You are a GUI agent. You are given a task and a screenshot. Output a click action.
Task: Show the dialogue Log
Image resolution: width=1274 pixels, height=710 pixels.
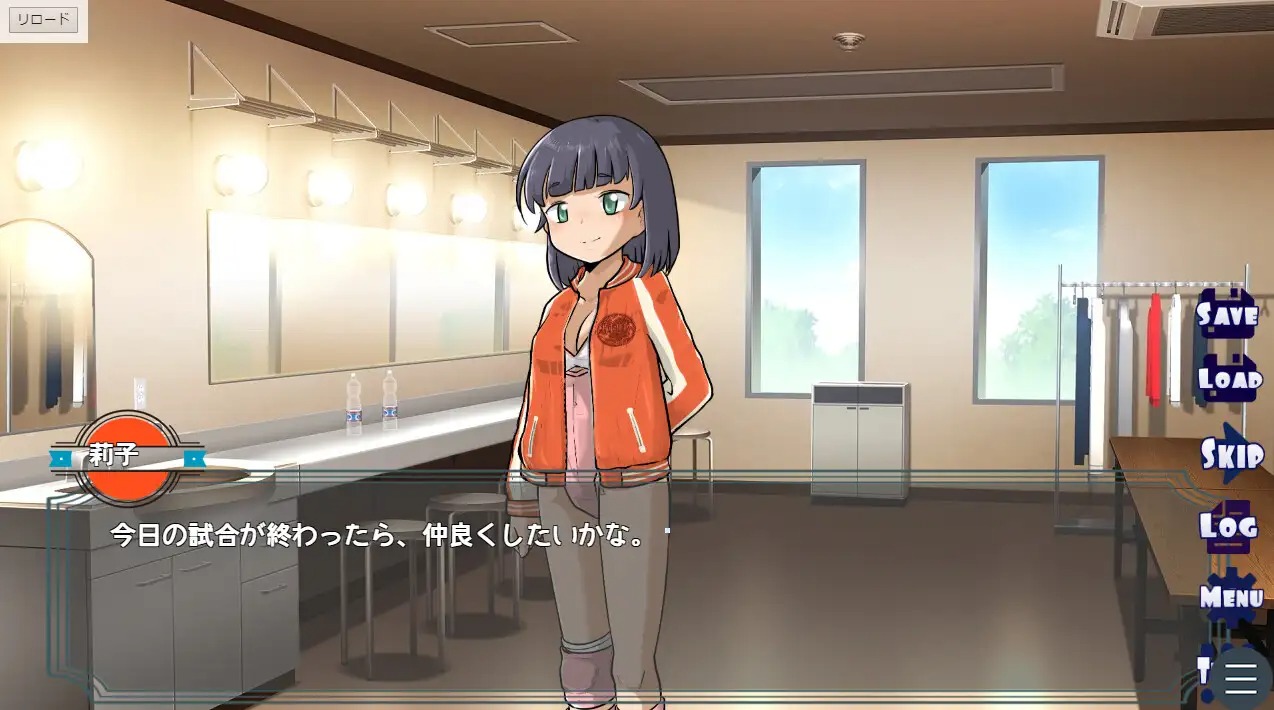click(x=1226, y=526)
